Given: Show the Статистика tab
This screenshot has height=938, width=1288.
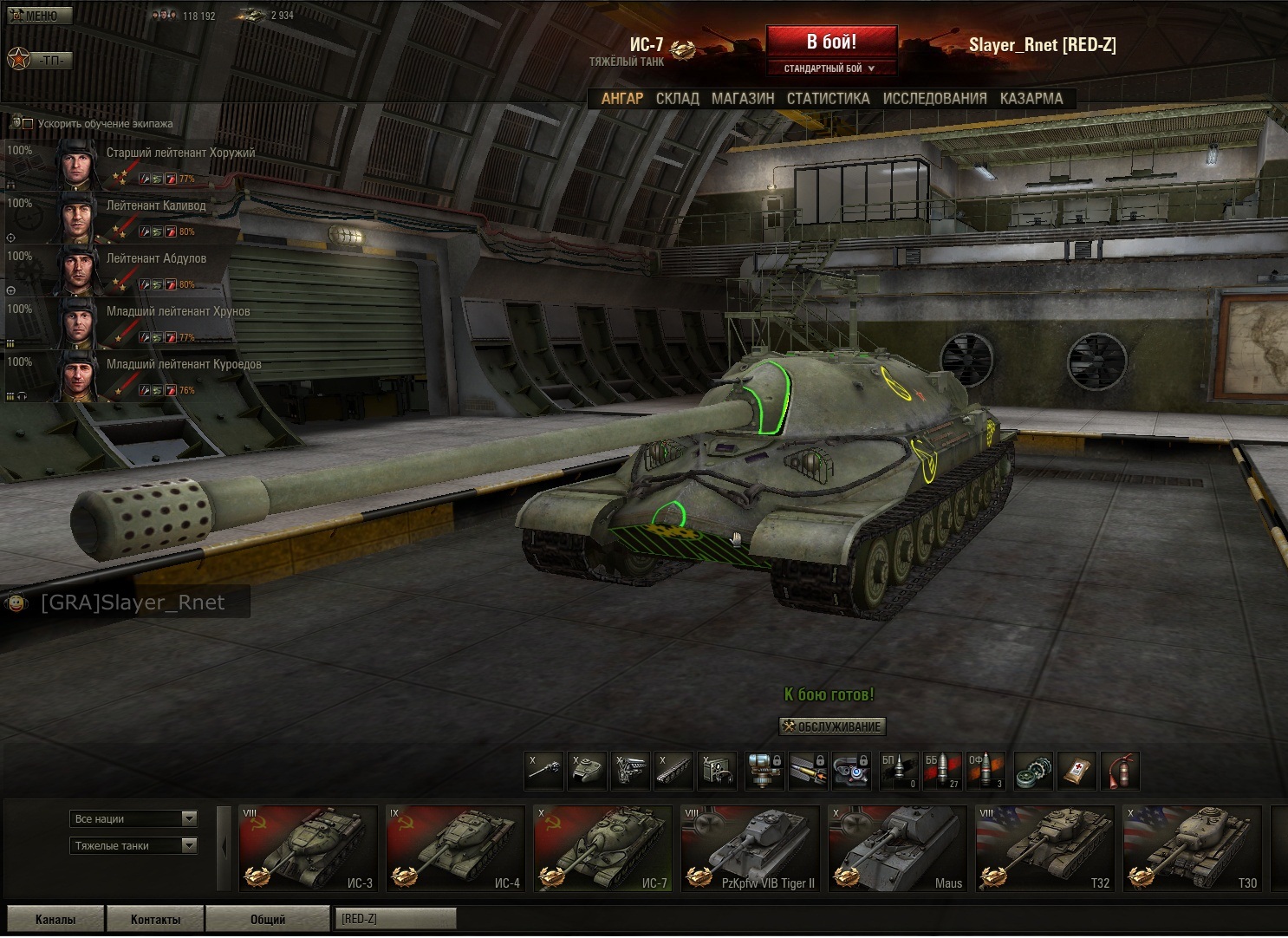Looking at the screenshot, I should [x=828, y=99].
